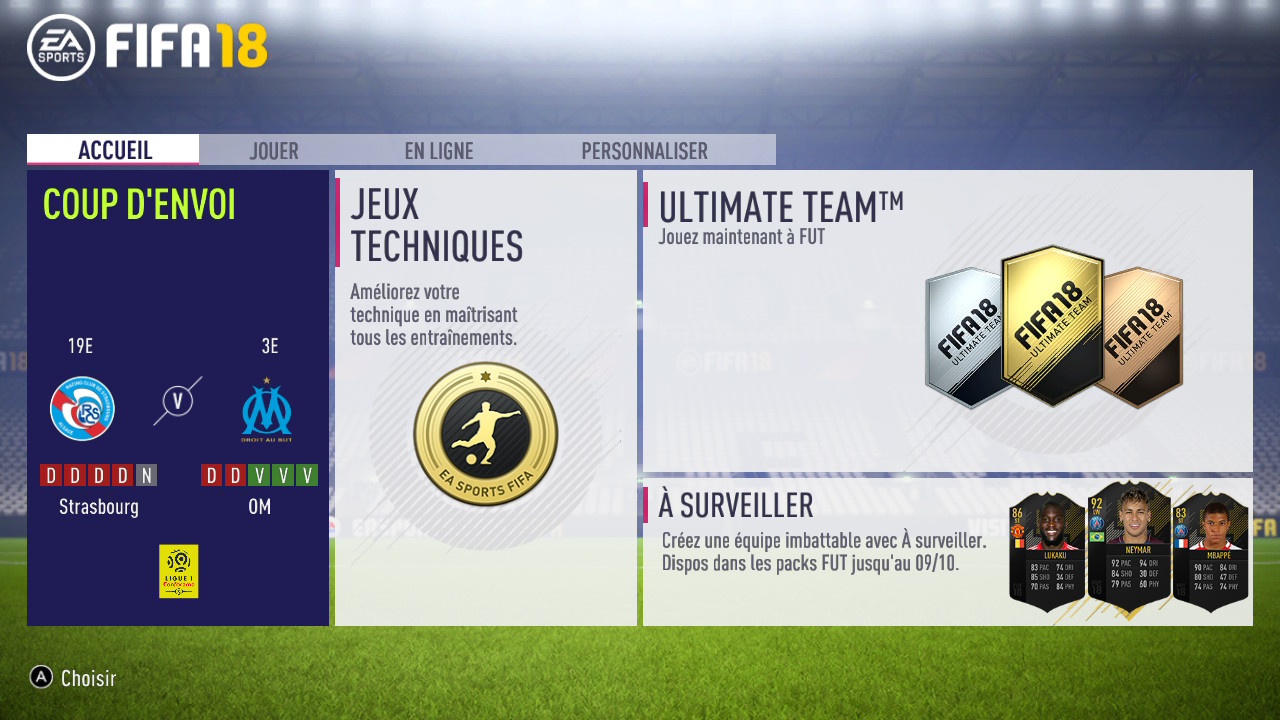The image size is (1280, 720).
Task: Return to the ACCUEIL tab
Action: tap(113, 150)
